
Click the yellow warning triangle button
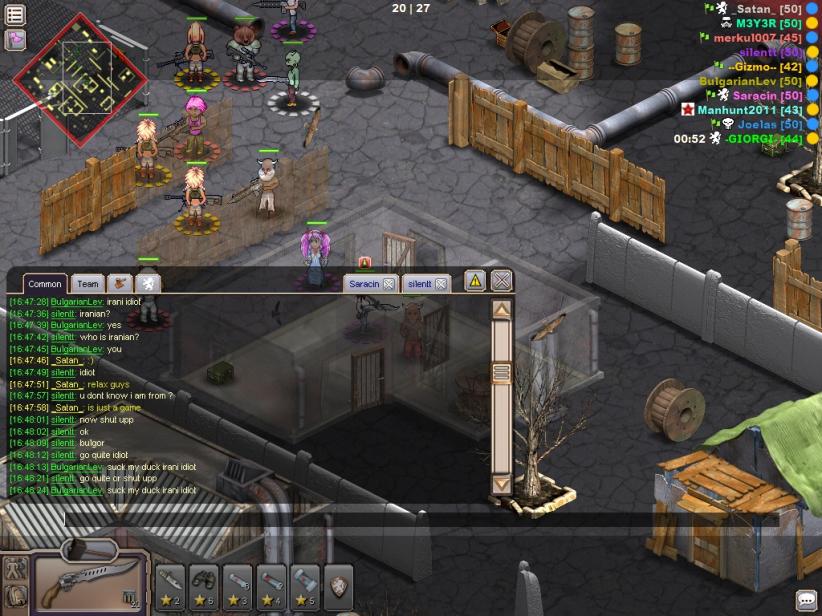[x=475, y=281]
